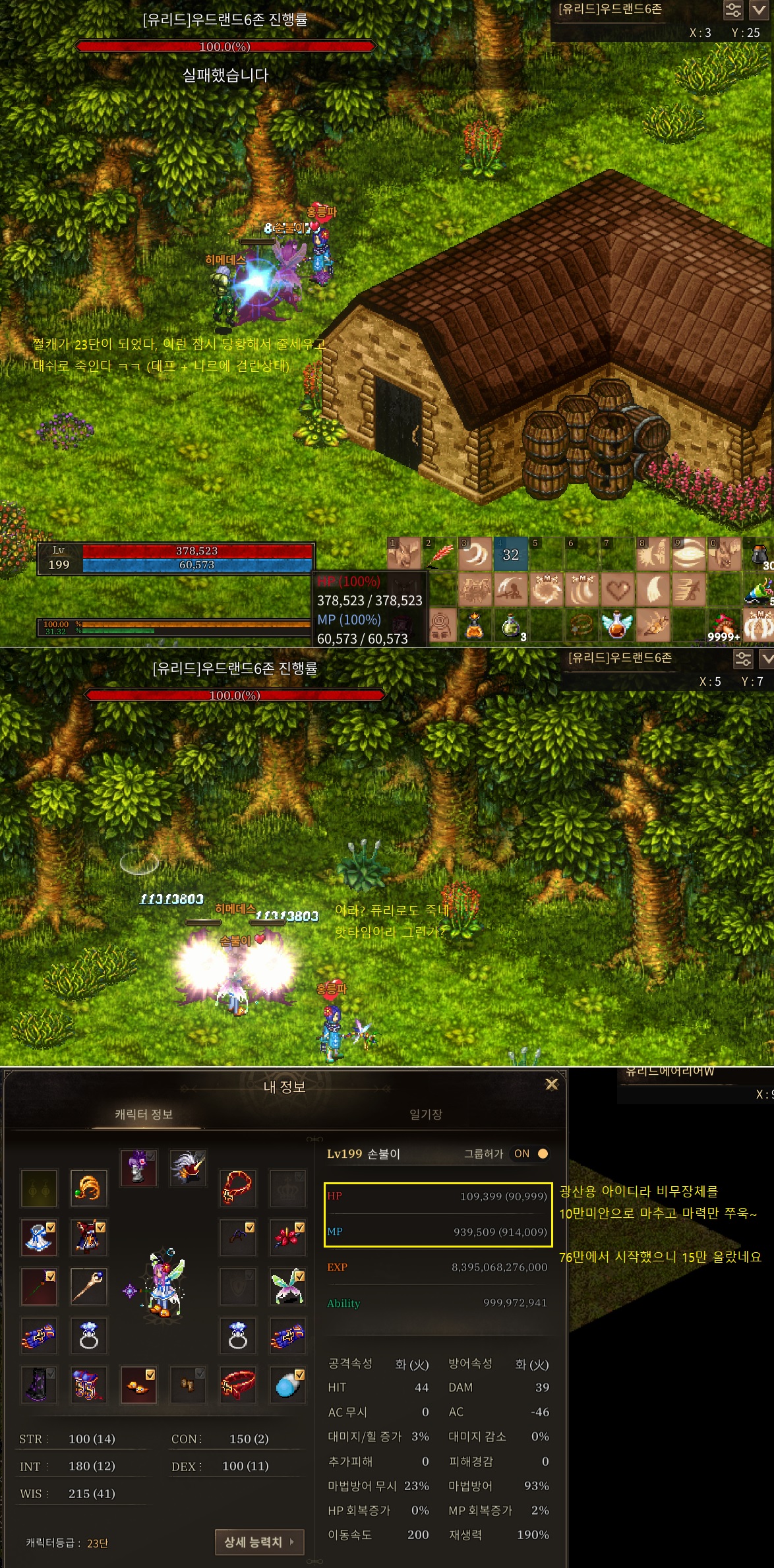Select the white and blue dress equipment slot
The height and width of the screenshot is (1568, 774).
point(39,1236)
